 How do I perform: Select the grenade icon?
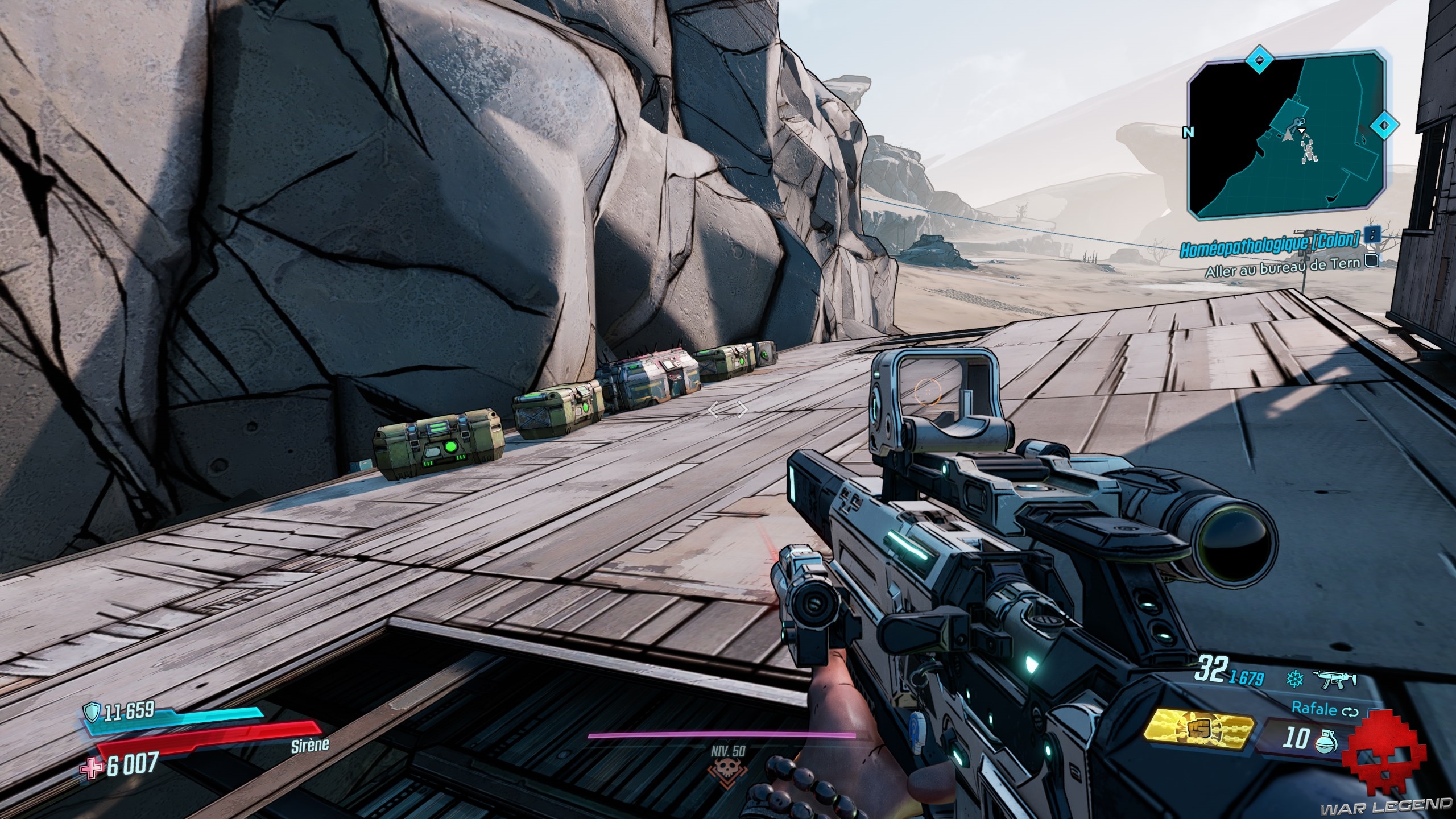pos(1329,741)
